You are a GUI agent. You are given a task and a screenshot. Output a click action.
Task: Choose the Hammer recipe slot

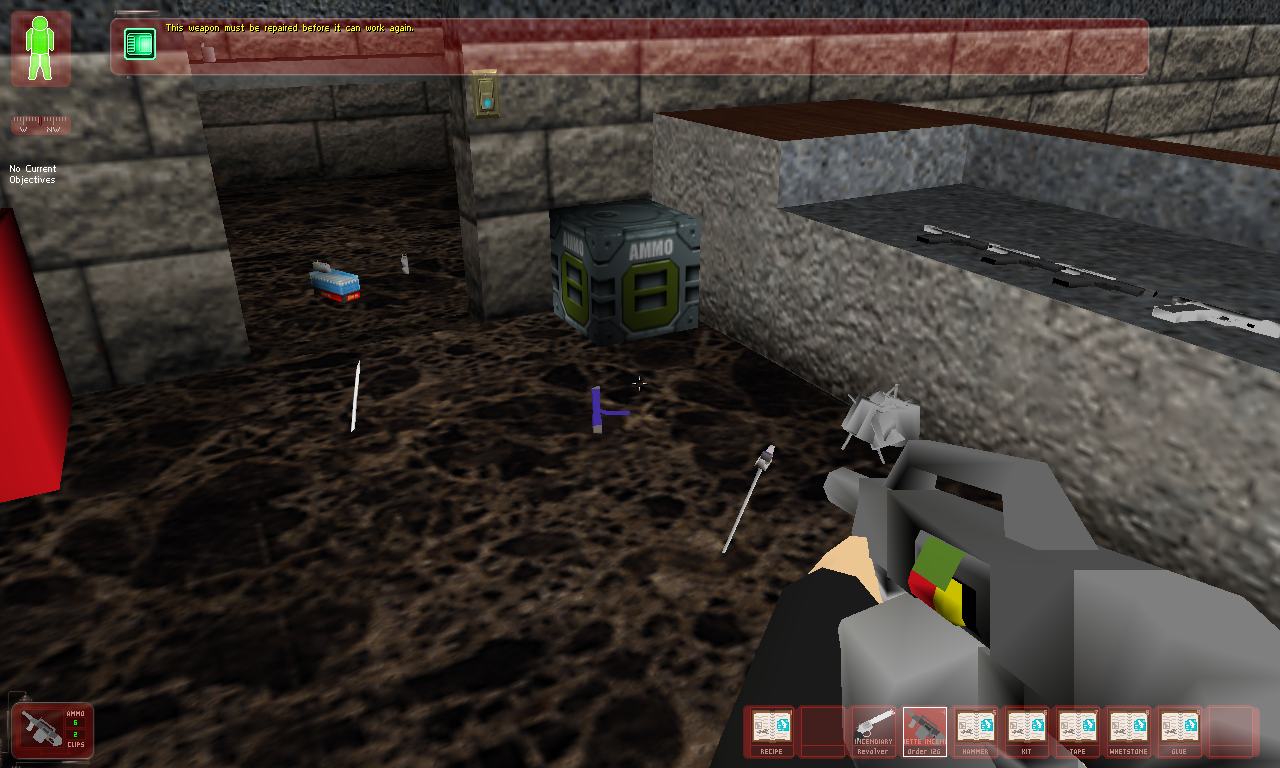coord(975,731)
